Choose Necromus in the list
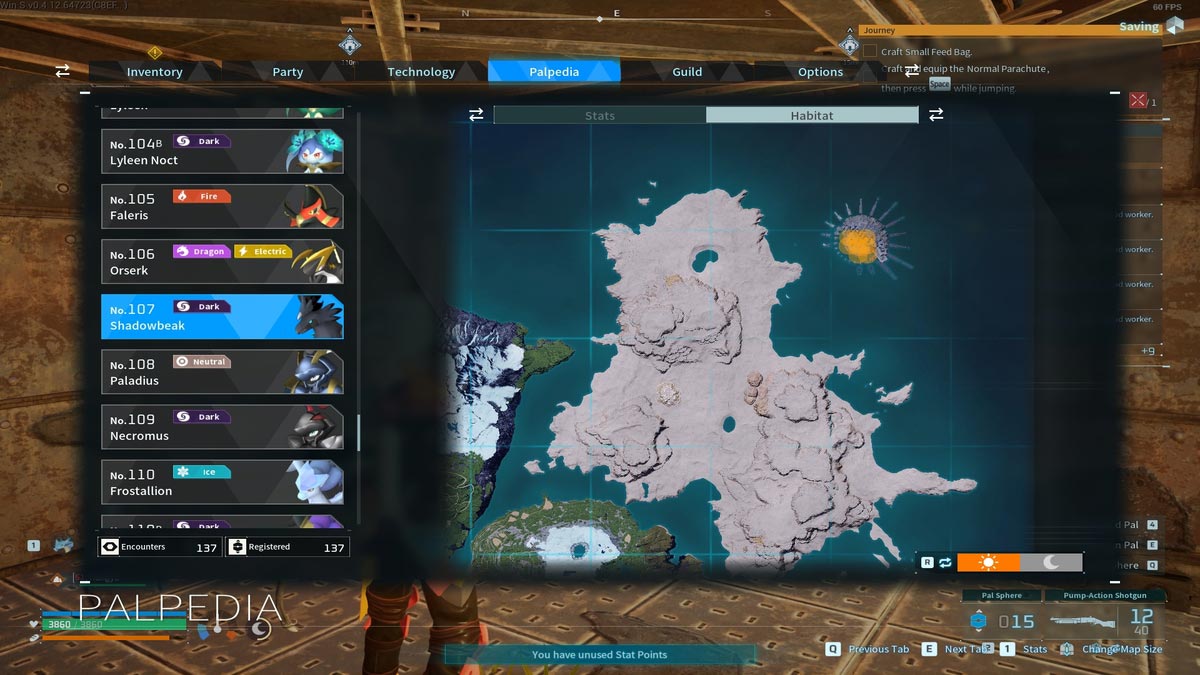Viewport: 1200px width, 675px height. tap(222, 427)
